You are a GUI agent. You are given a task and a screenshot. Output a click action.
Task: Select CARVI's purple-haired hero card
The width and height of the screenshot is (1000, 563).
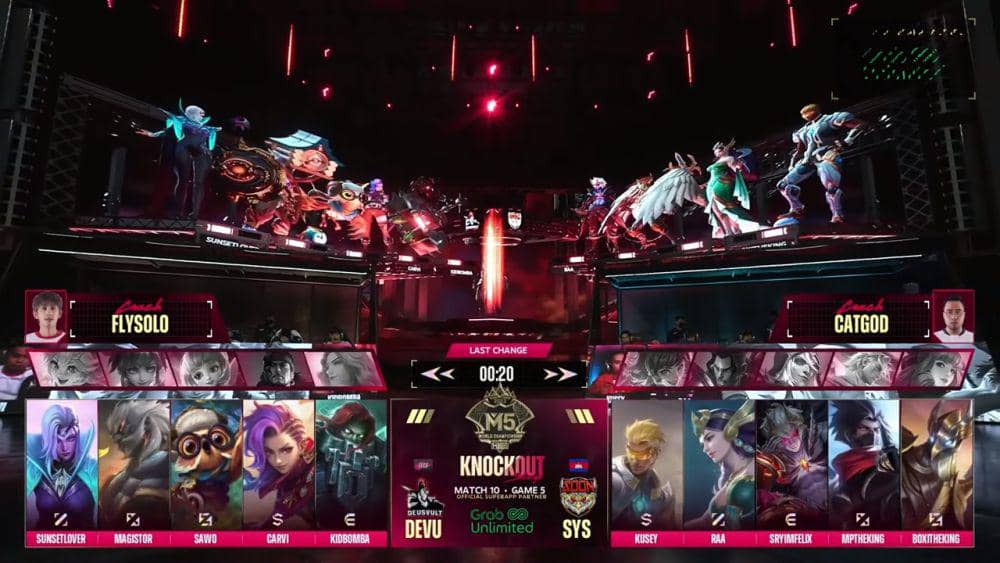[278, 463]
